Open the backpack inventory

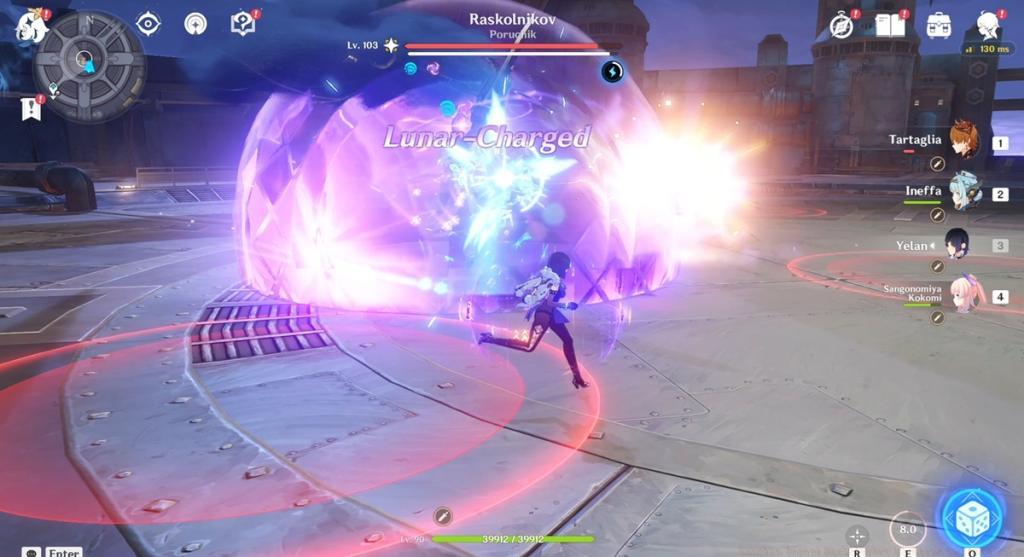(x=939, y=26)
